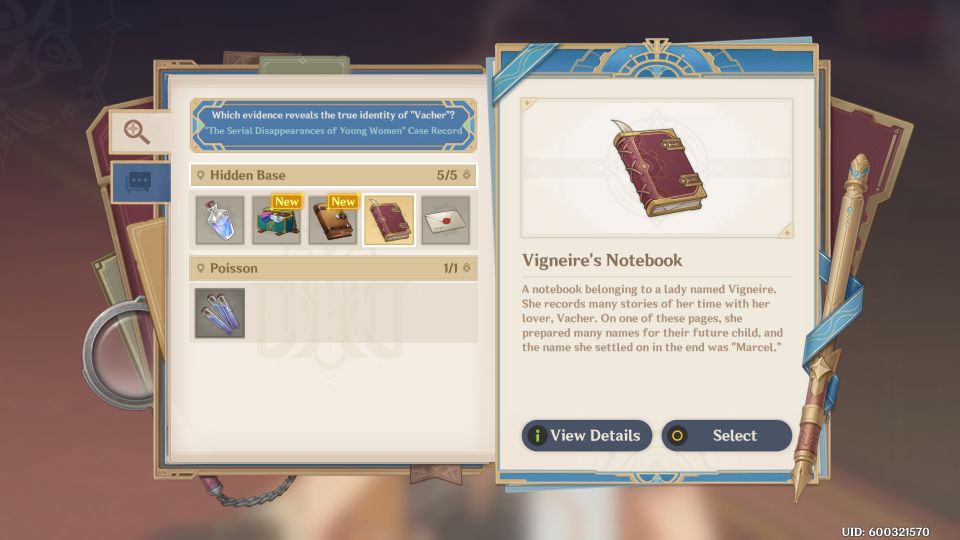Select the three vials evidence under Poisson
The width and height of the screenshot is (960, 540).
[219, 313]
